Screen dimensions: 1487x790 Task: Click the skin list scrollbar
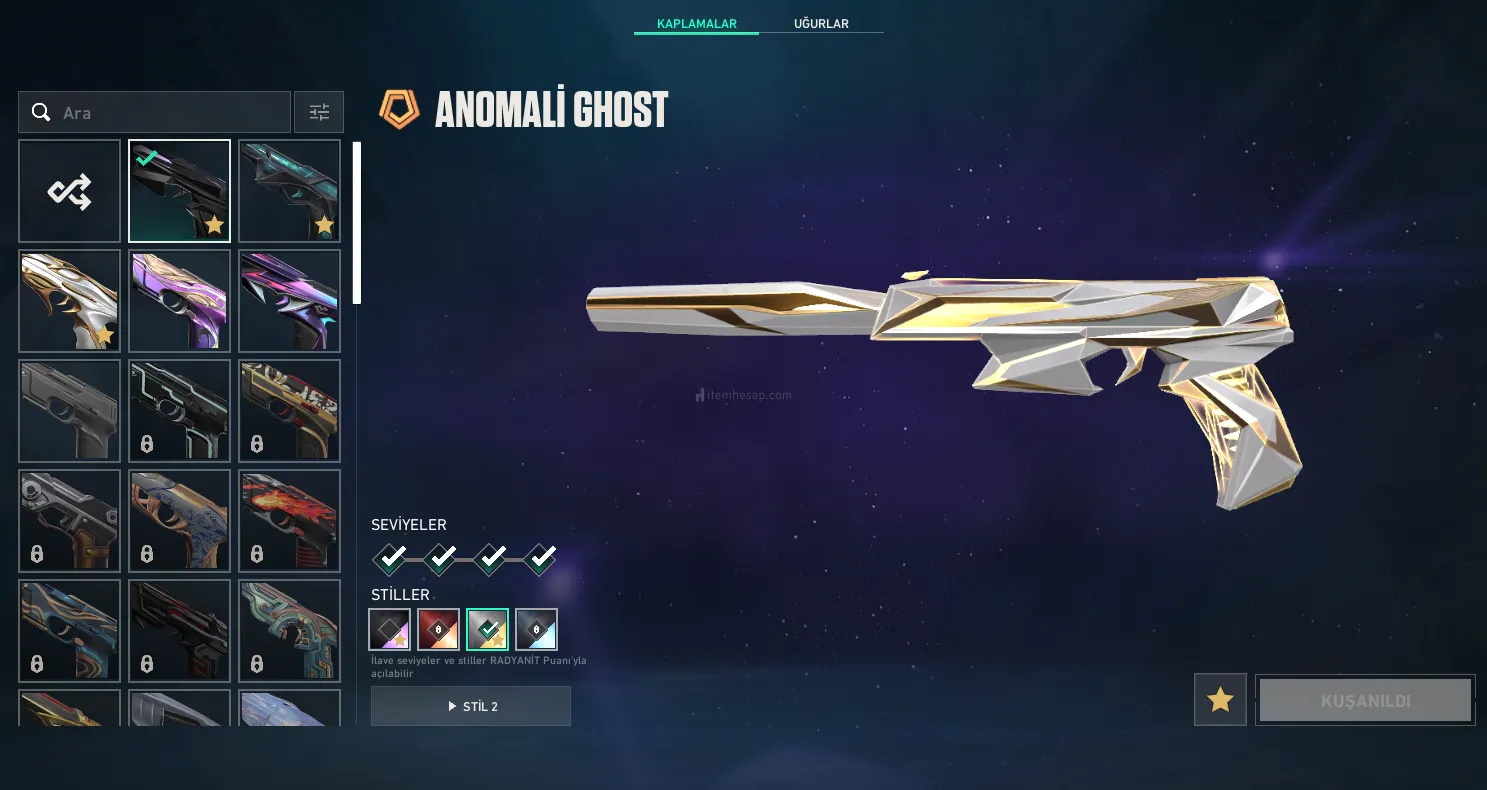pos(357,223)
